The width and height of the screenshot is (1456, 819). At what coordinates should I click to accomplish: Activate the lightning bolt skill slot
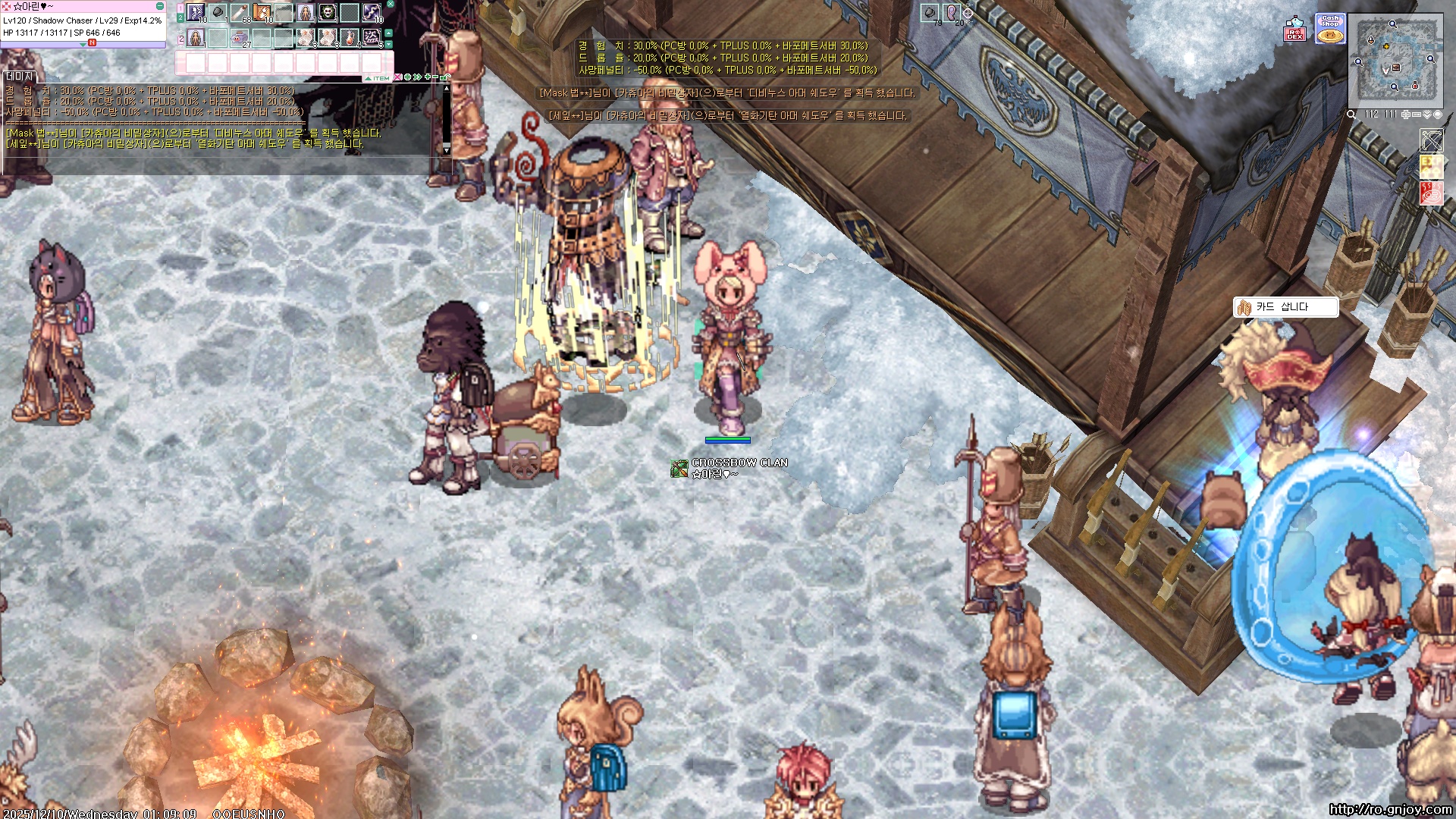(x=371, y=13)
